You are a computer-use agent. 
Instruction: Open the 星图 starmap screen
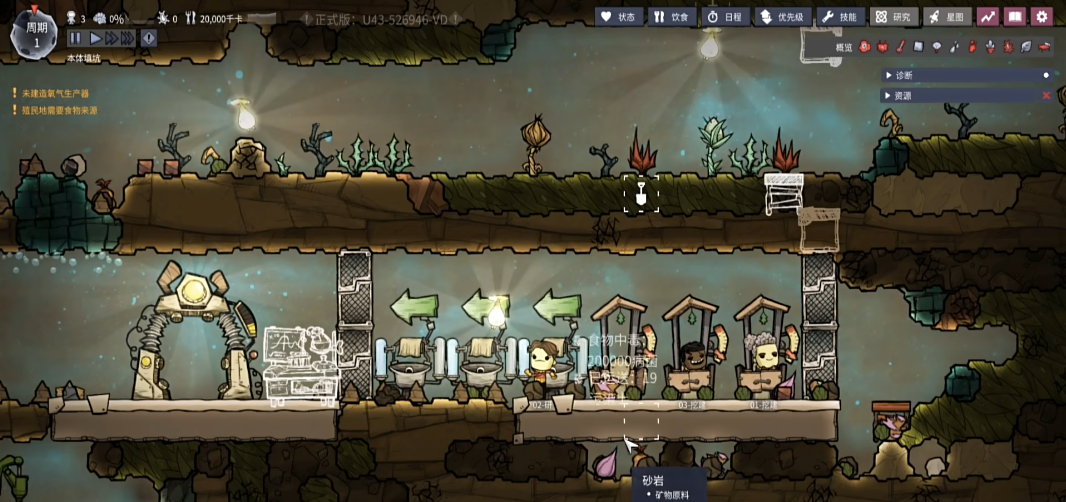click(946, 17)
